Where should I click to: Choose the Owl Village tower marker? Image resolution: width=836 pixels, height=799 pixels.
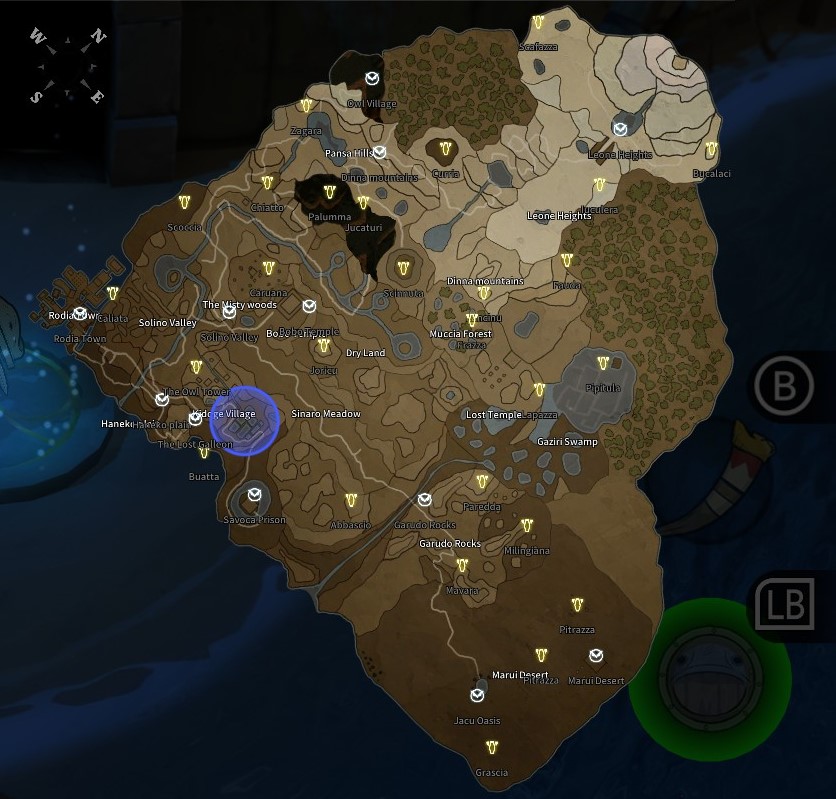(372, 78)
